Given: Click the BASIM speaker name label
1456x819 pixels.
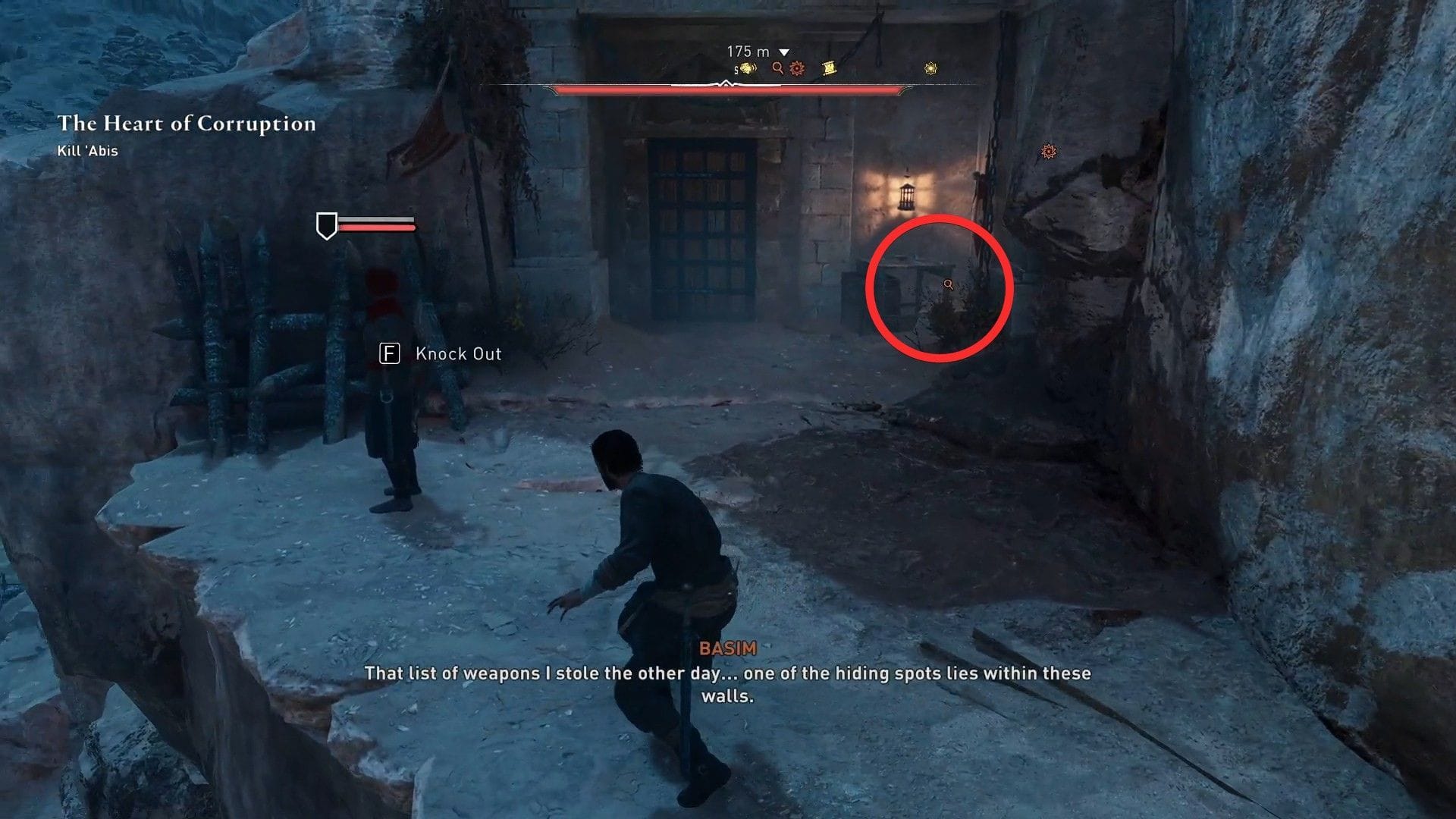Looking at the screenshot, I should 727,648.
